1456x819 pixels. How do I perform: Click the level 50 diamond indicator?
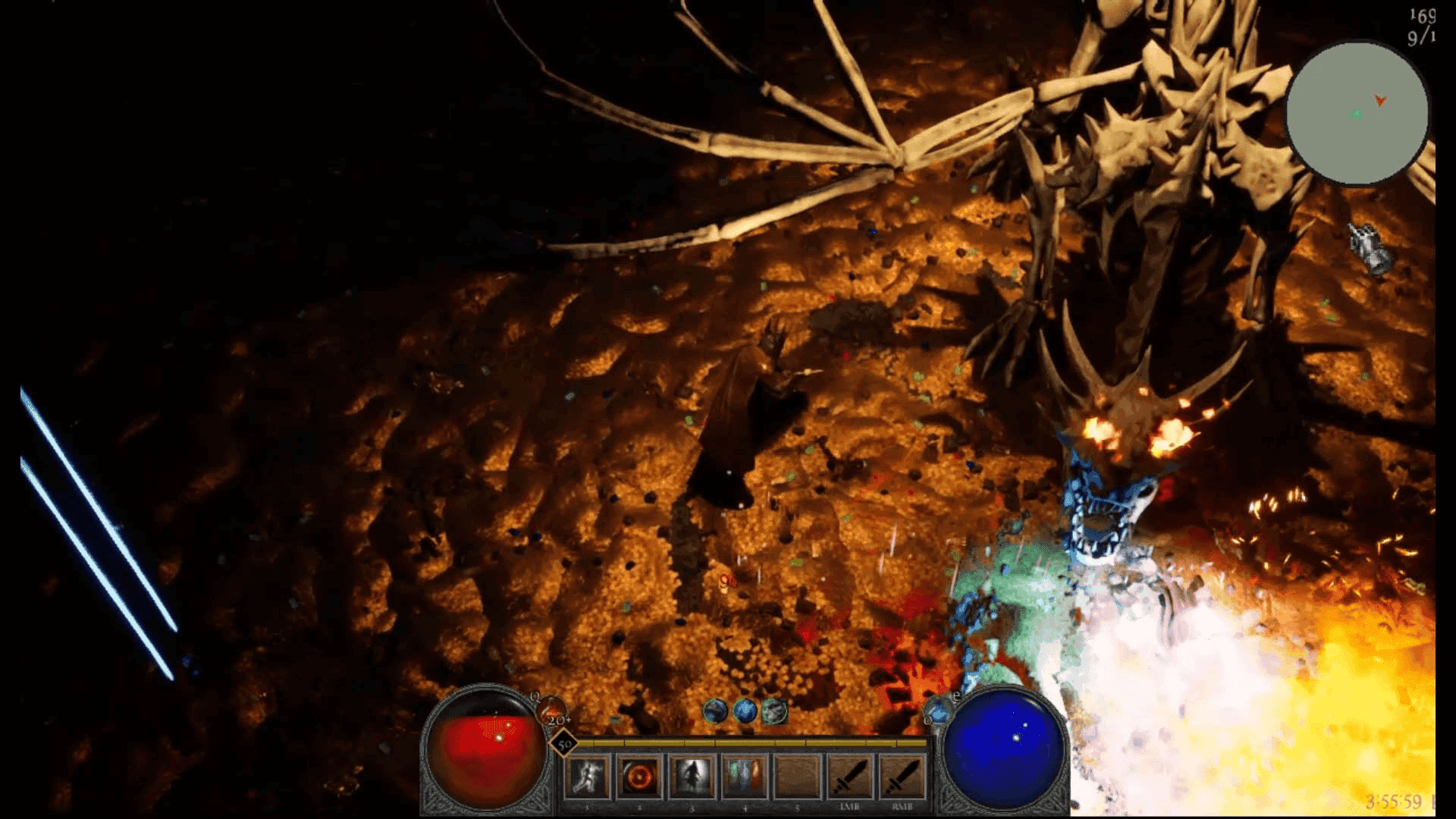pyautogui.click(x=563, y=745)
